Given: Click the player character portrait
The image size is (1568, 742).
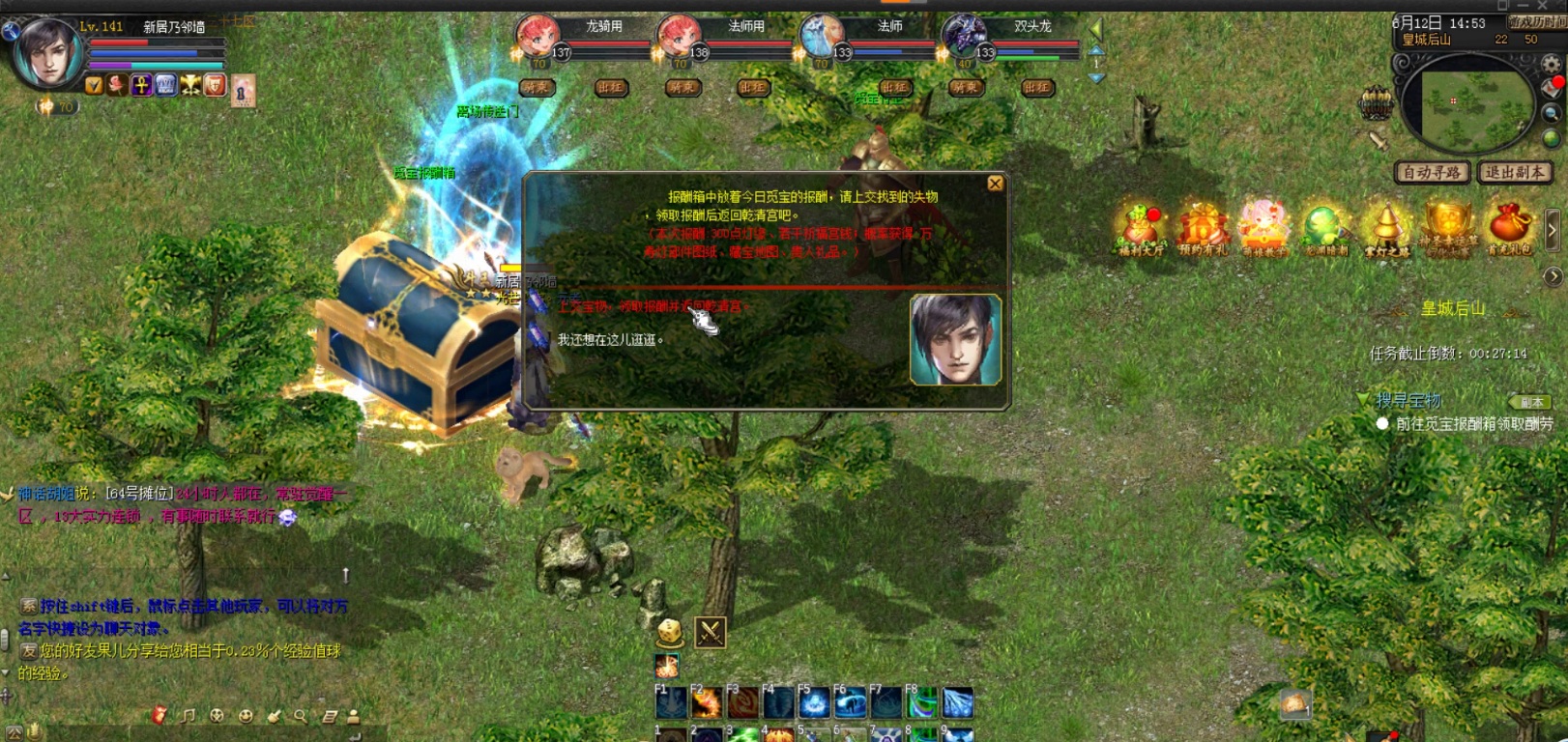Looking at the screenshot, I should pos(46,53).
